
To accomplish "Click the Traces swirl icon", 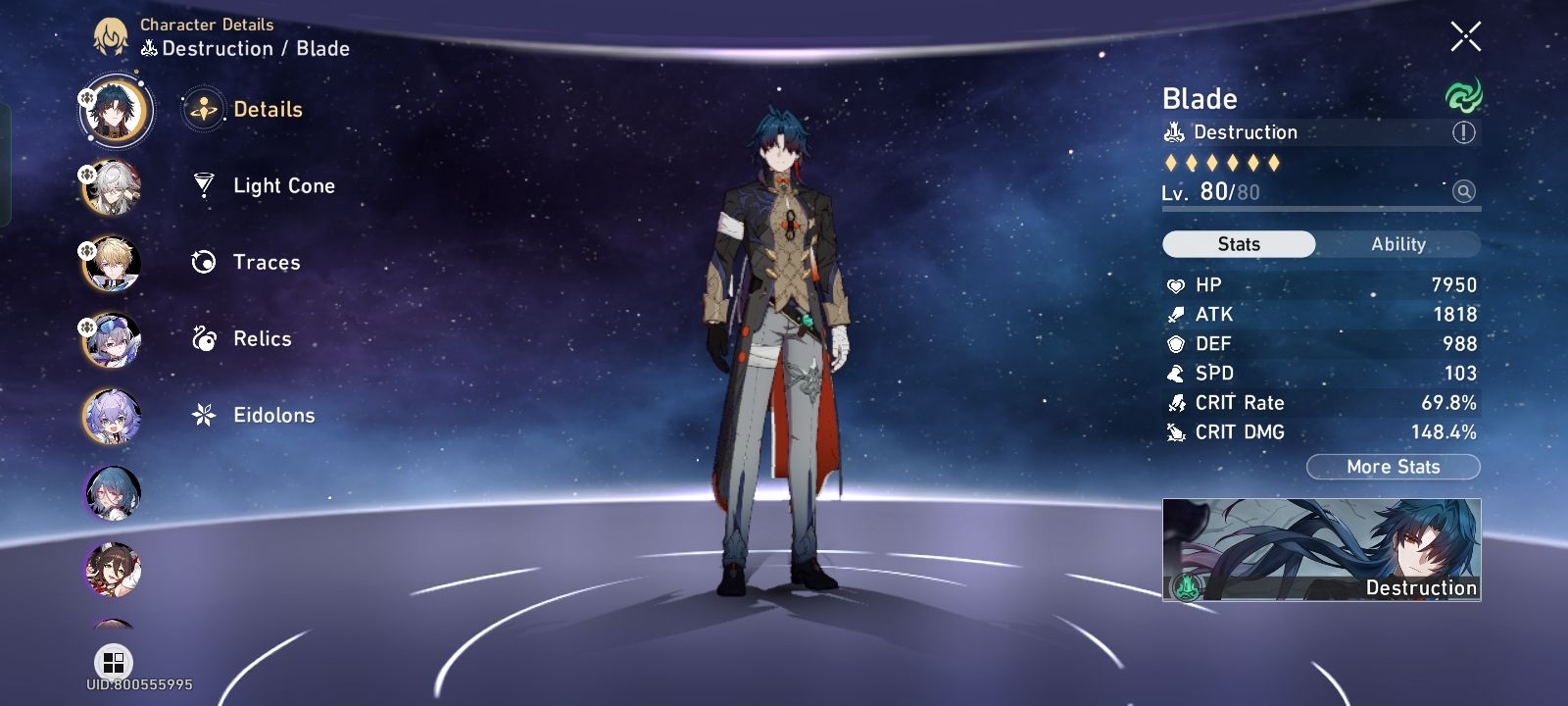I will tap(204, 262).
